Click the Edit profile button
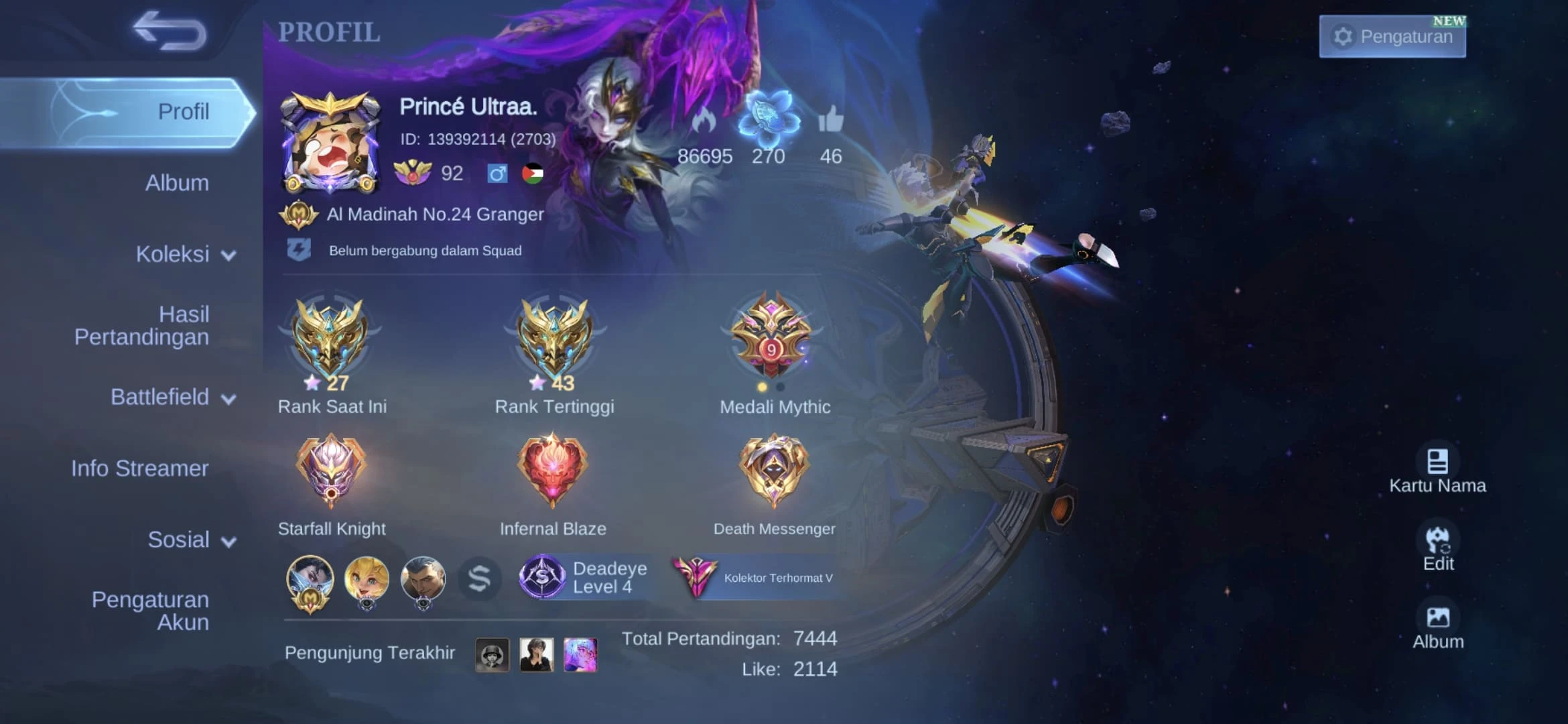The width and height of the screenshot is (1568, 724). (x=1438, y=548)
